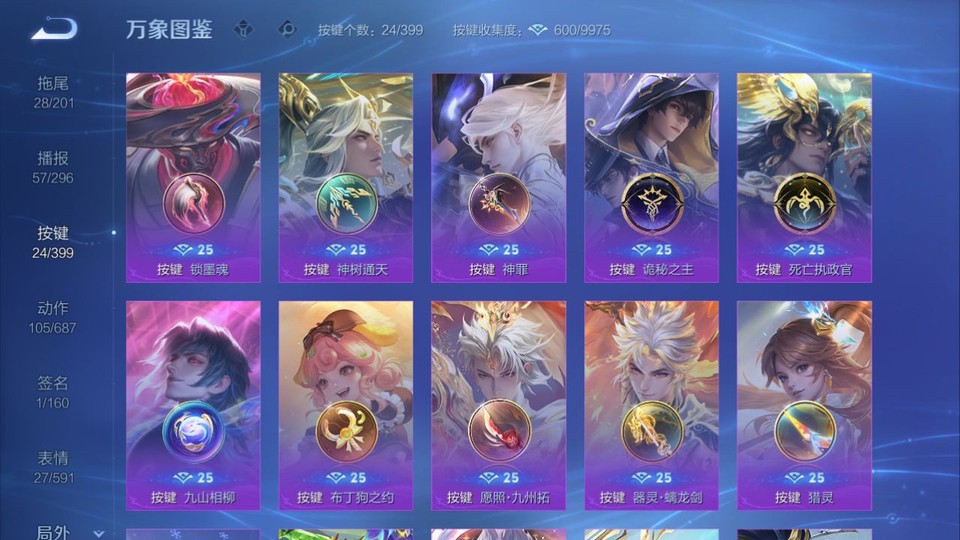Screen dimensions: 960x540
Task: Choose the 神树通天 button skin card
Action: click(346, 178)
